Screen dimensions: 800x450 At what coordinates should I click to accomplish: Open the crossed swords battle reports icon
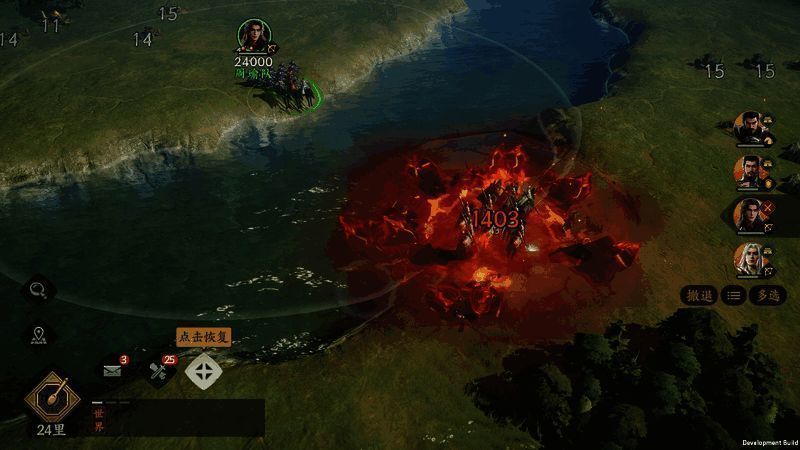(158, 372)
